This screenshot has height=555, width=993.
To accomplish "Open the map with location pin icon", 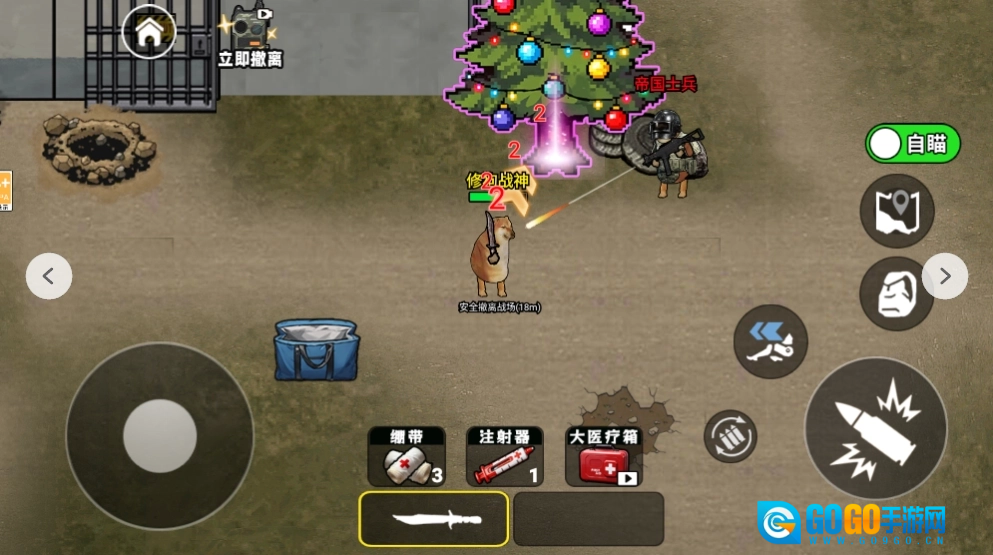I will (x=897, y=211).
